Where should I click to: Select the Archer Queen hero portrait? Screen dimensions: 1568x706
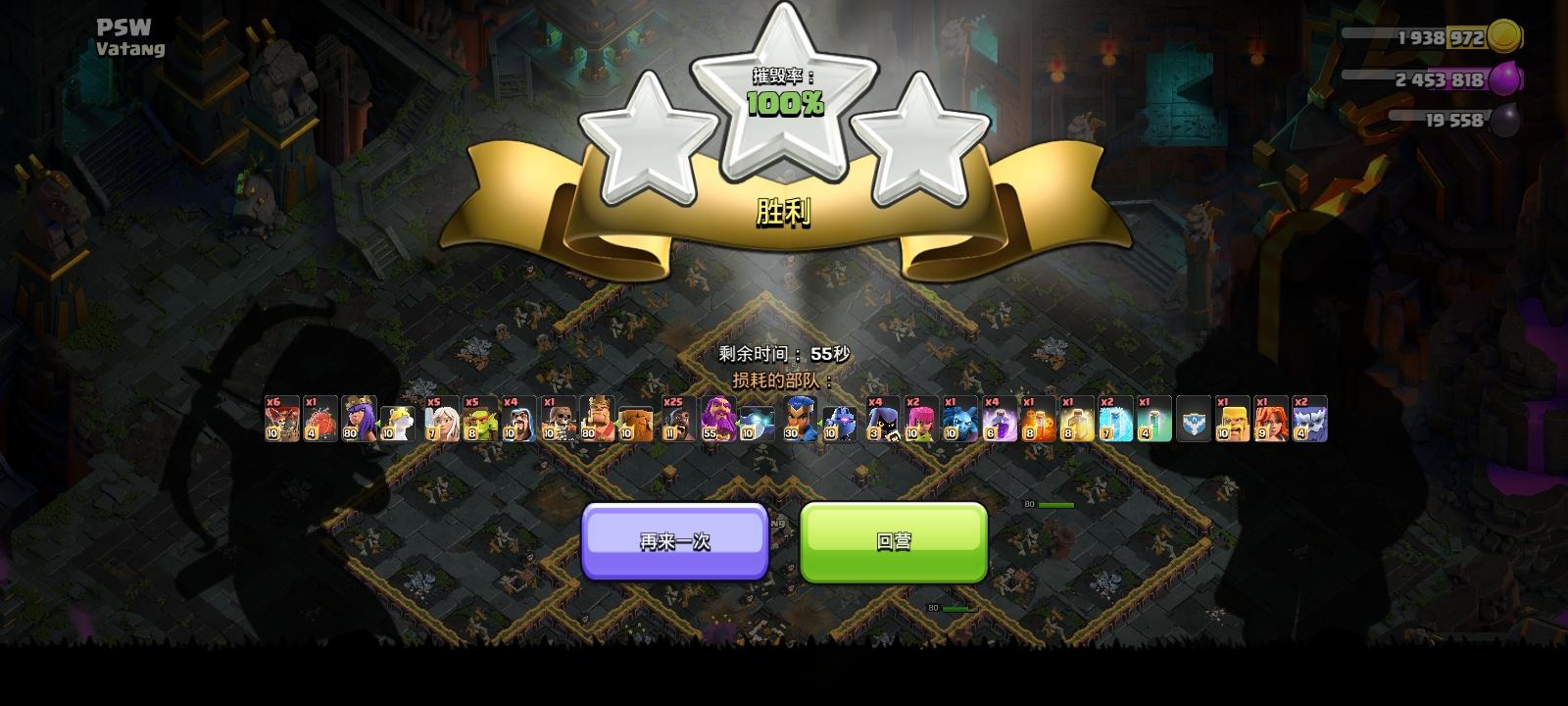[359, 421]
